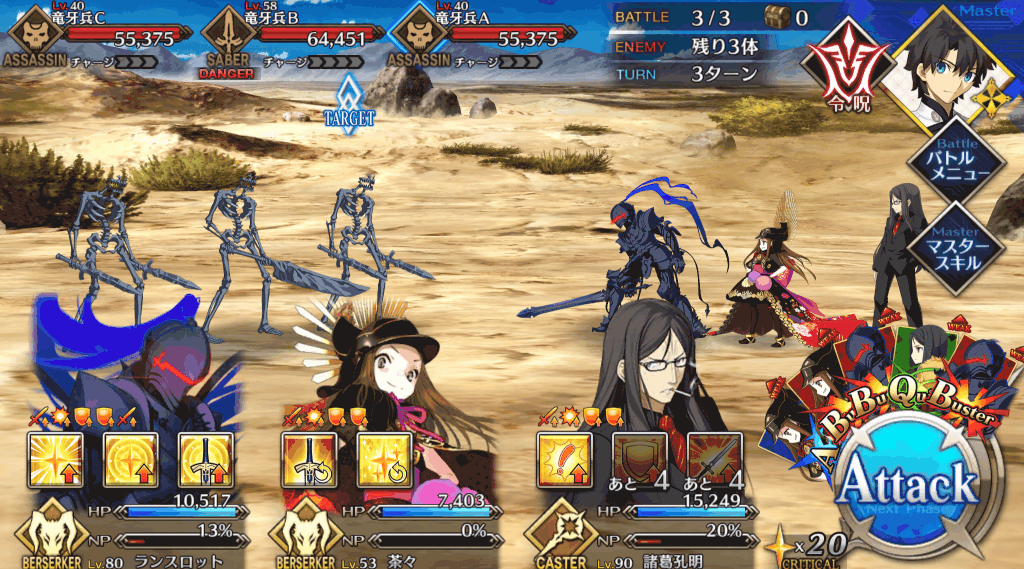Screen dimensions: 1024x569
Task: Tap the big blue Attack button
Action: (907, 487)
